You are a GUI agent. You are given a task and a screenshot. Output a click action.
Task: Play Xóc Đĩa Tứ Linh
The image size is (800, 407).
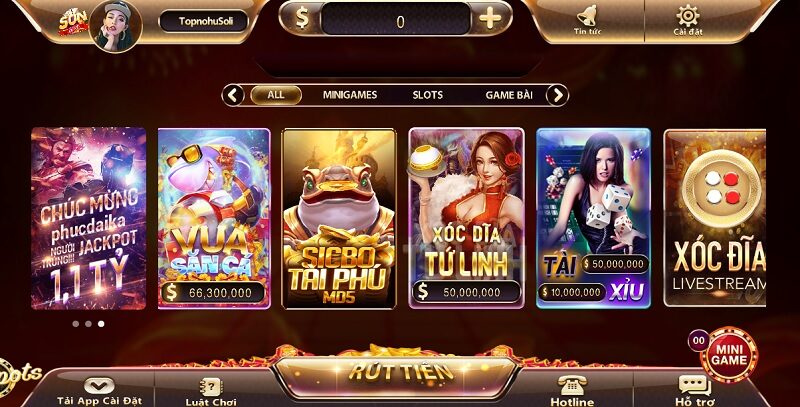coord(466,218)
